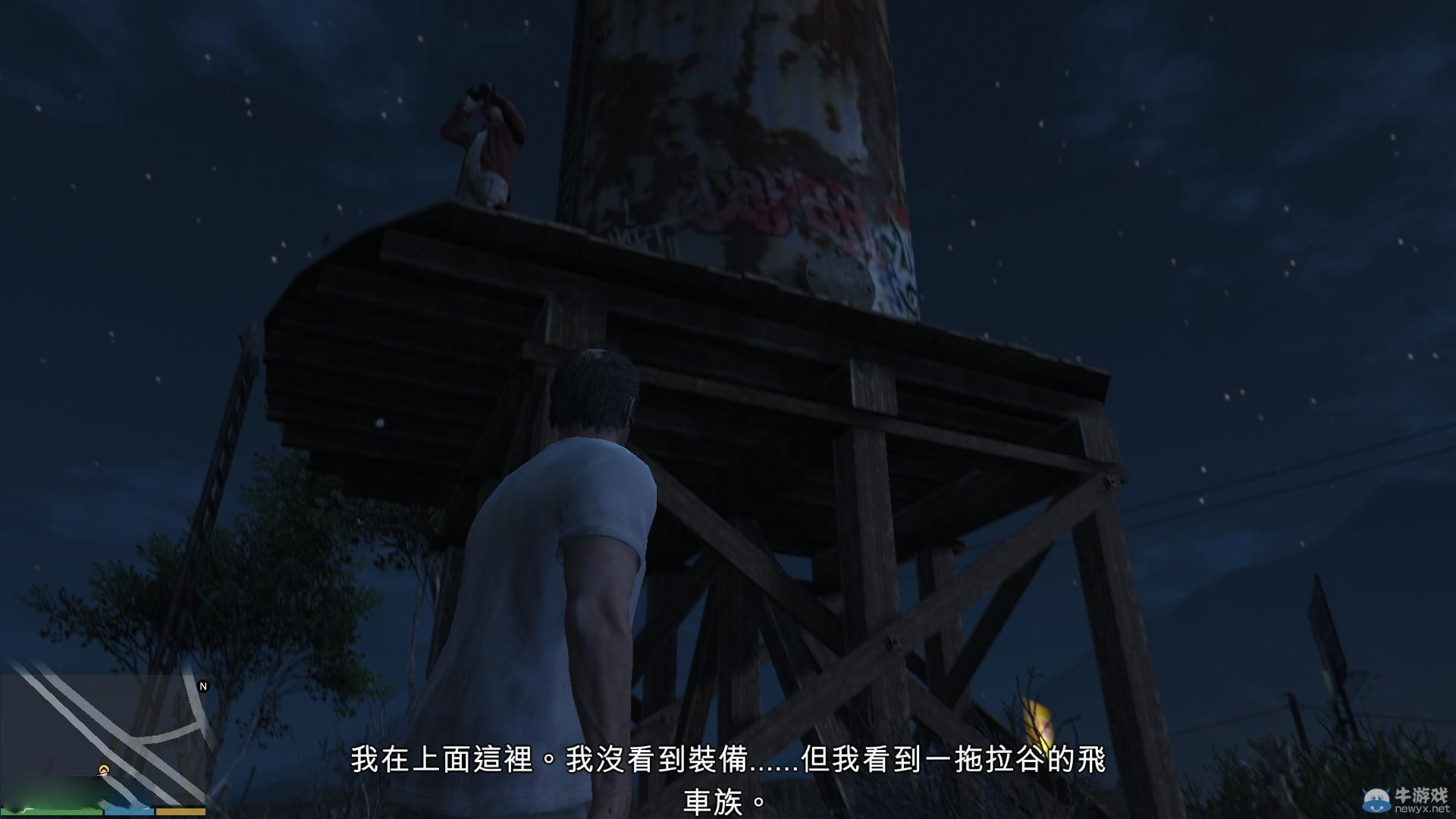Click the N compass indicator on the minimap
The image size is (1456, 819).
click(203, 687)
